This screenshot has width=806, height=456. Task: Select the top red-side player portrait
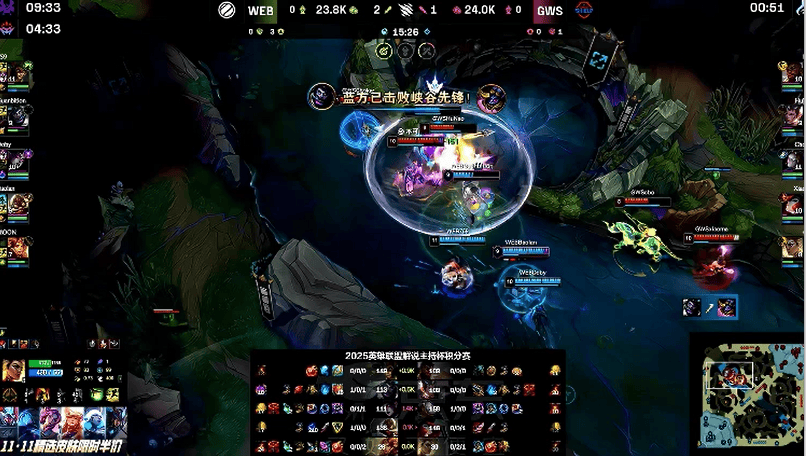[791, 74]
